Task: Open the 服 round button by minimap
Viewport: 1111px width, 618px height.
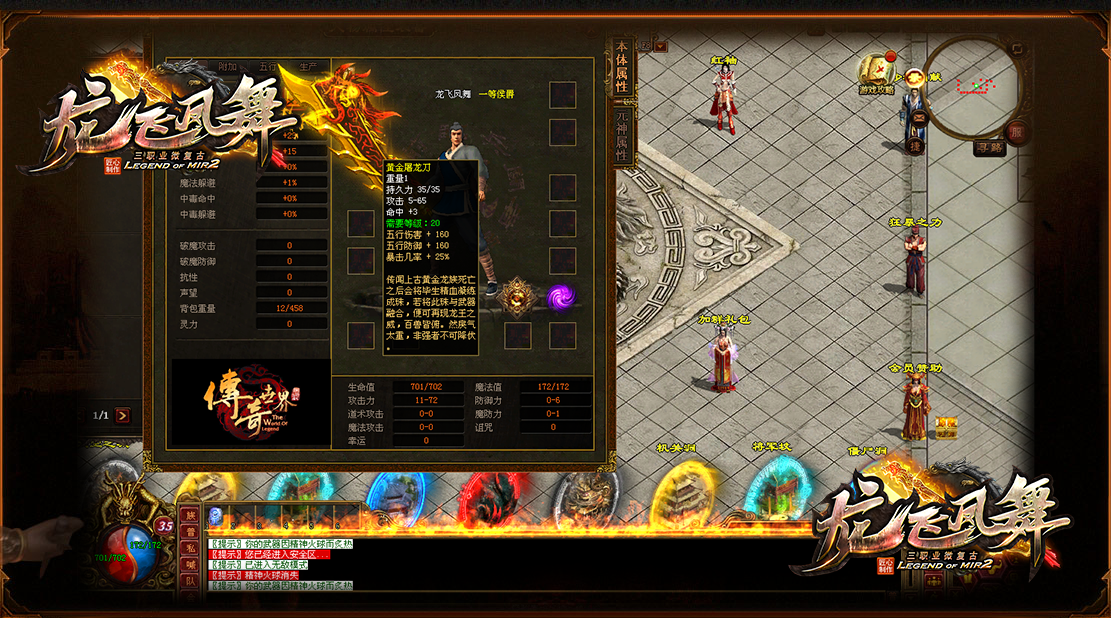Action: click(x=1016, y=132)
